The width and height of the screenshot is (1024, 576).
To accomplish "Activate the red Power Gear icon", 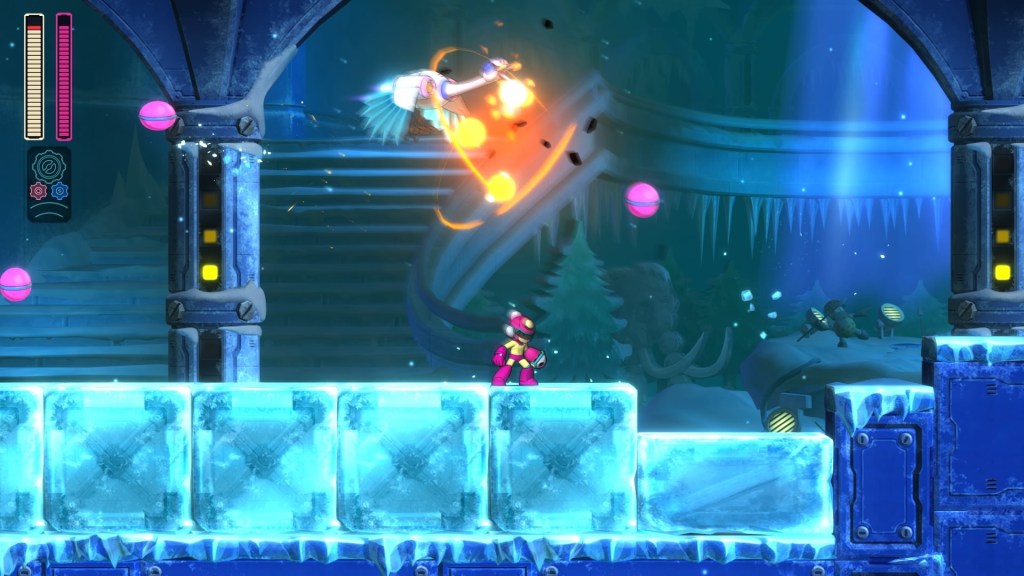I will pos(39,190).
